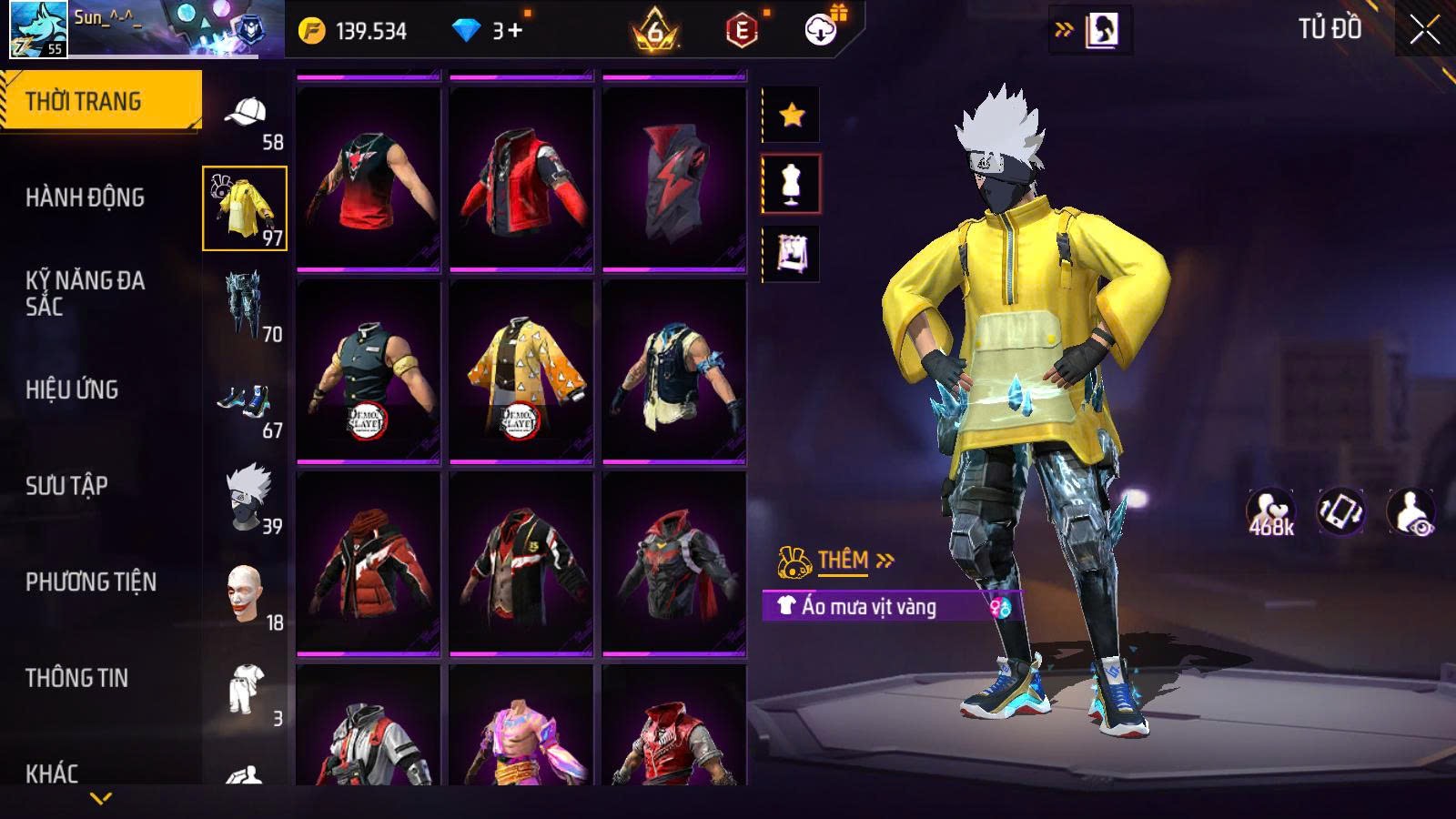This screenshot has height=819, width=1456.
Task: Tap the gold coin balance
Action: (x=353, y=31)
